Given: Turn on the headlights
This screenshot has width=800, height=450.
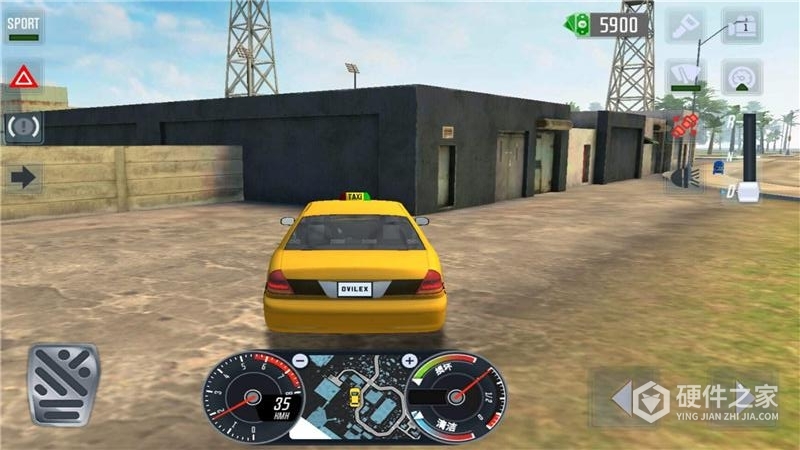Looking at the screenshot, I should 684,176.
